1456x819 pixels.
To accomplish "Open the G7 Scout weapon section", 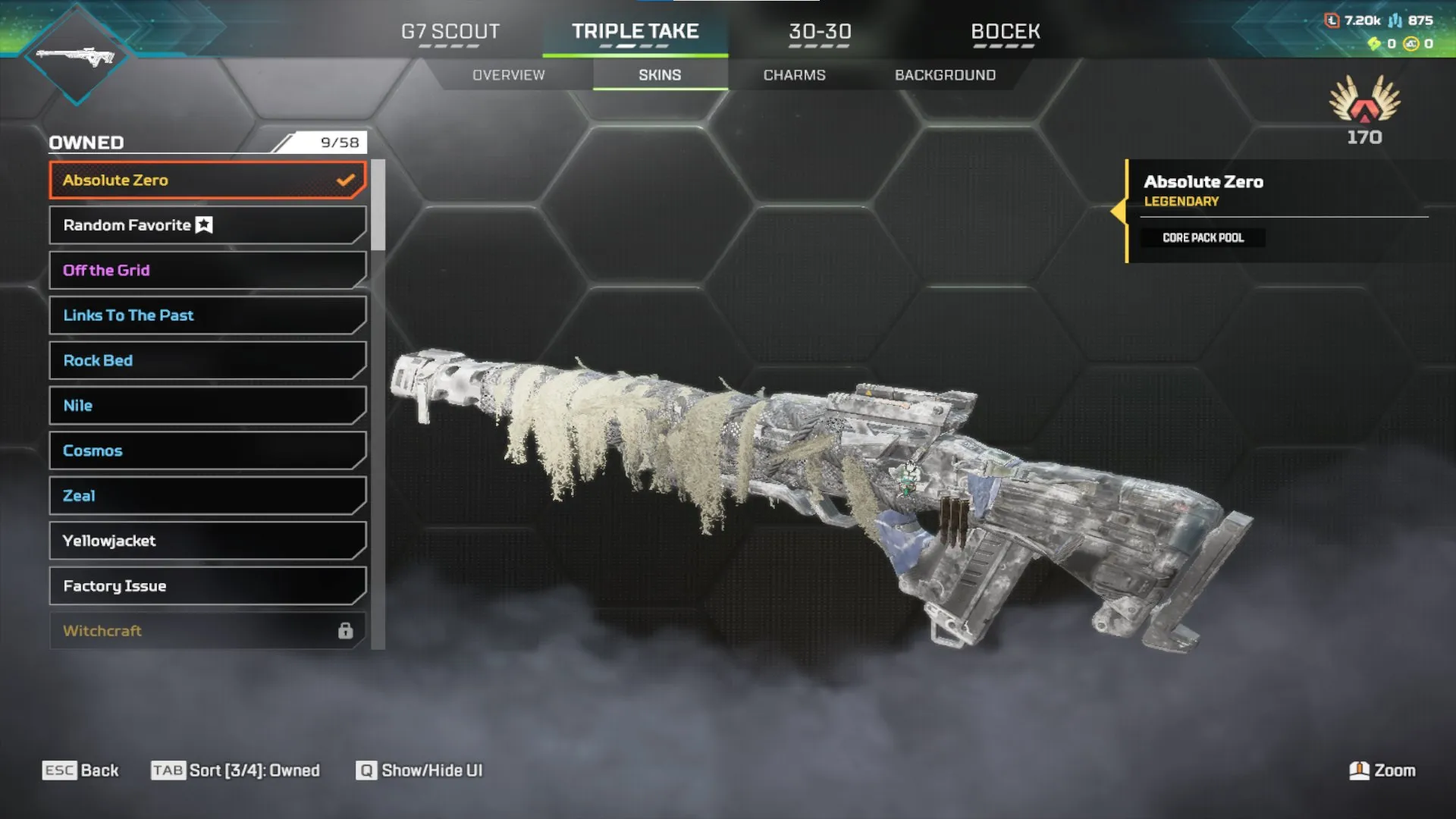I will click(452, 32).
